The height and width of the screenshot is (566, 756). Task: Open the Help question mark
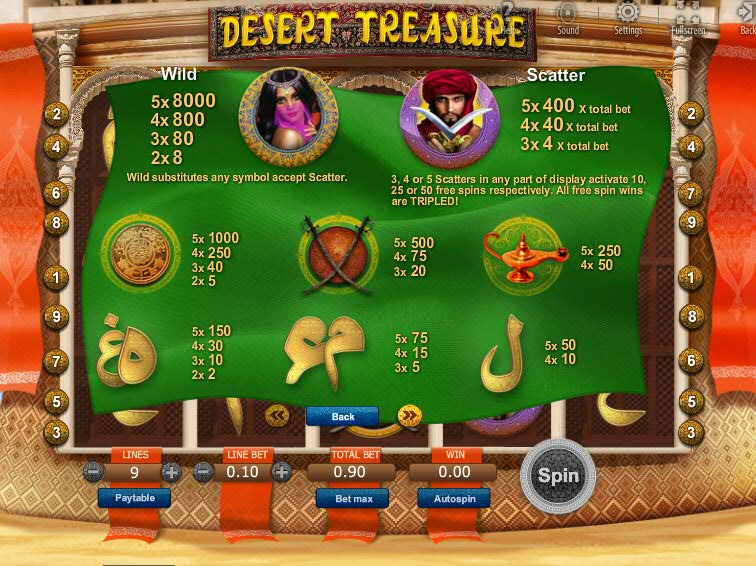(508, 14)
